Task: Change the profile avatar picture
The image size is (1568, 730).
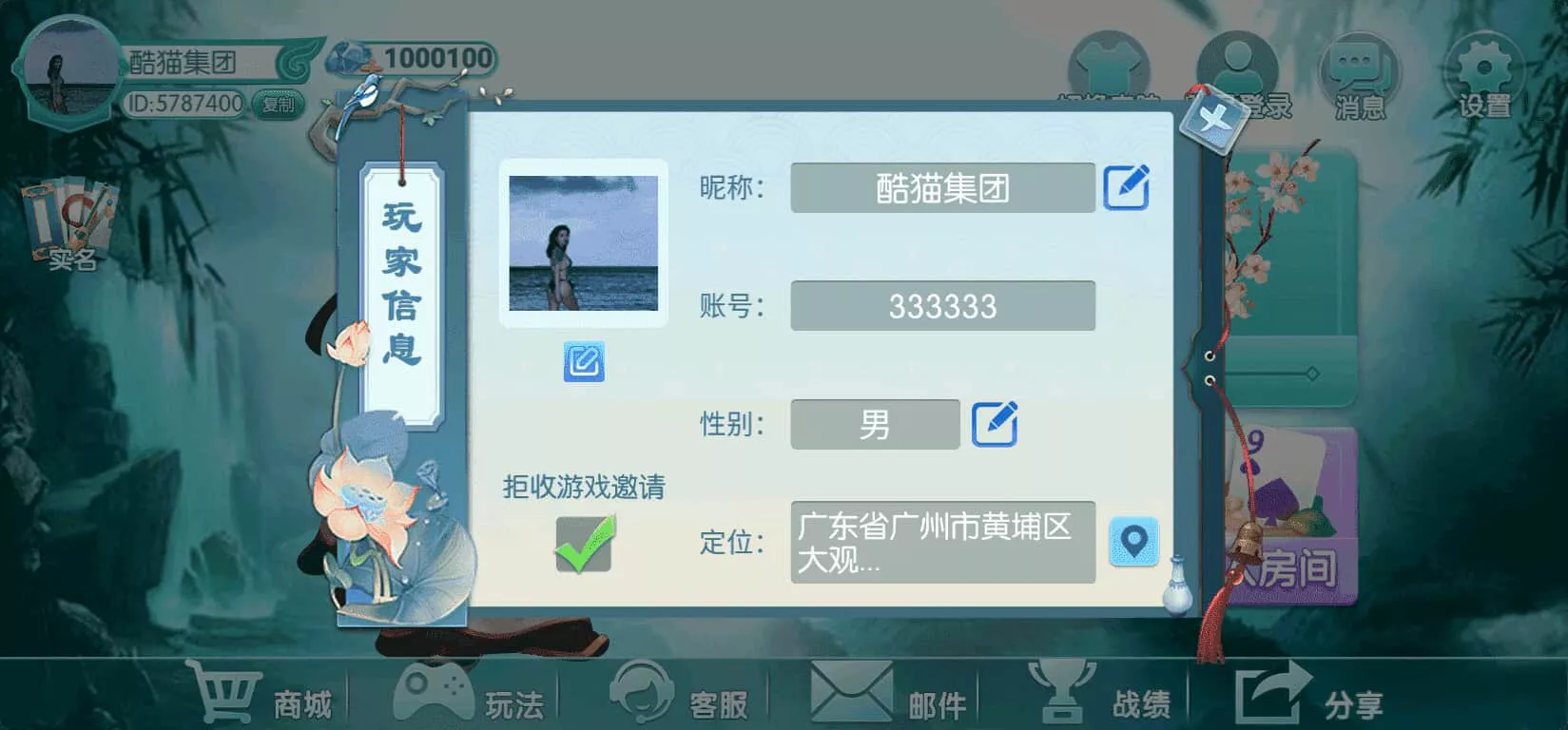Action: pos(587,359)
